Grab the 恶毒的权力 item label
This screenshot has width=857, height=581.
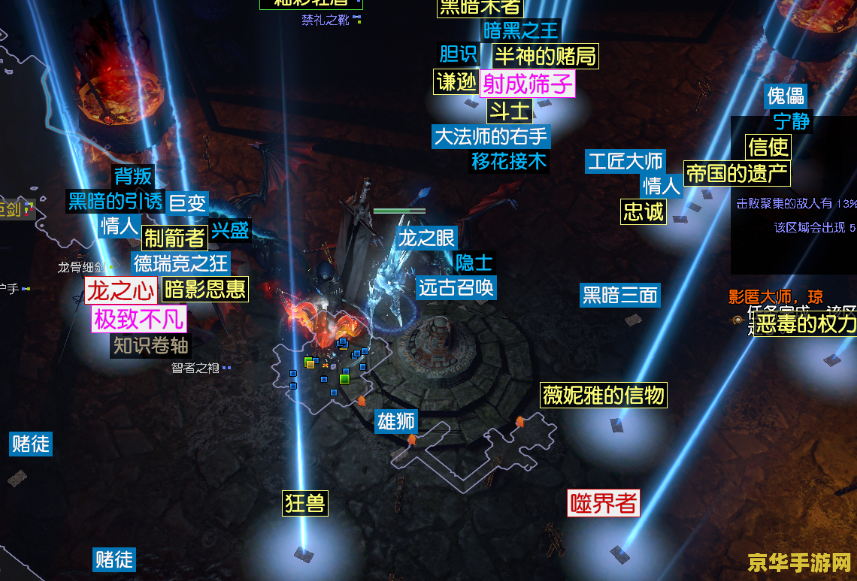coord(806,324)
